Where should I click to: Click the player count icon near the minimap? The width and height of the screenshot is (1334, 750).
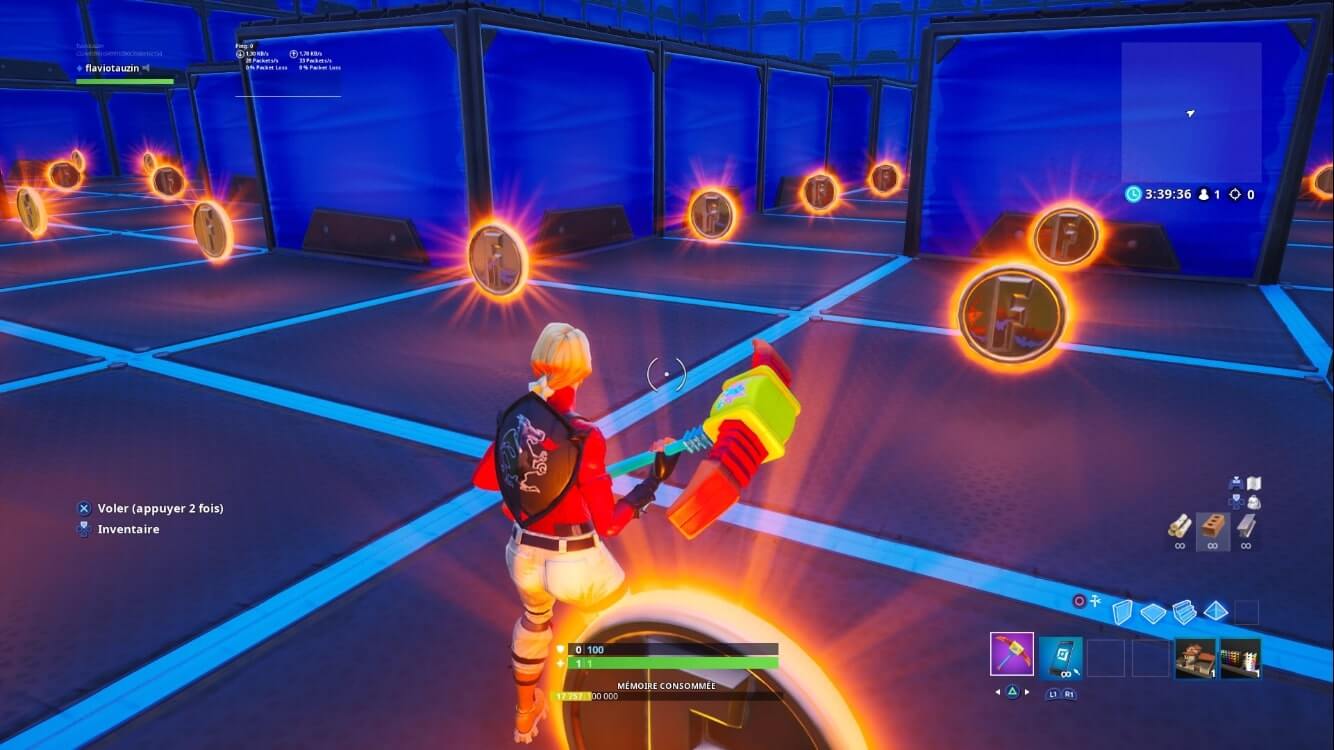click(x=1204, y=195)
